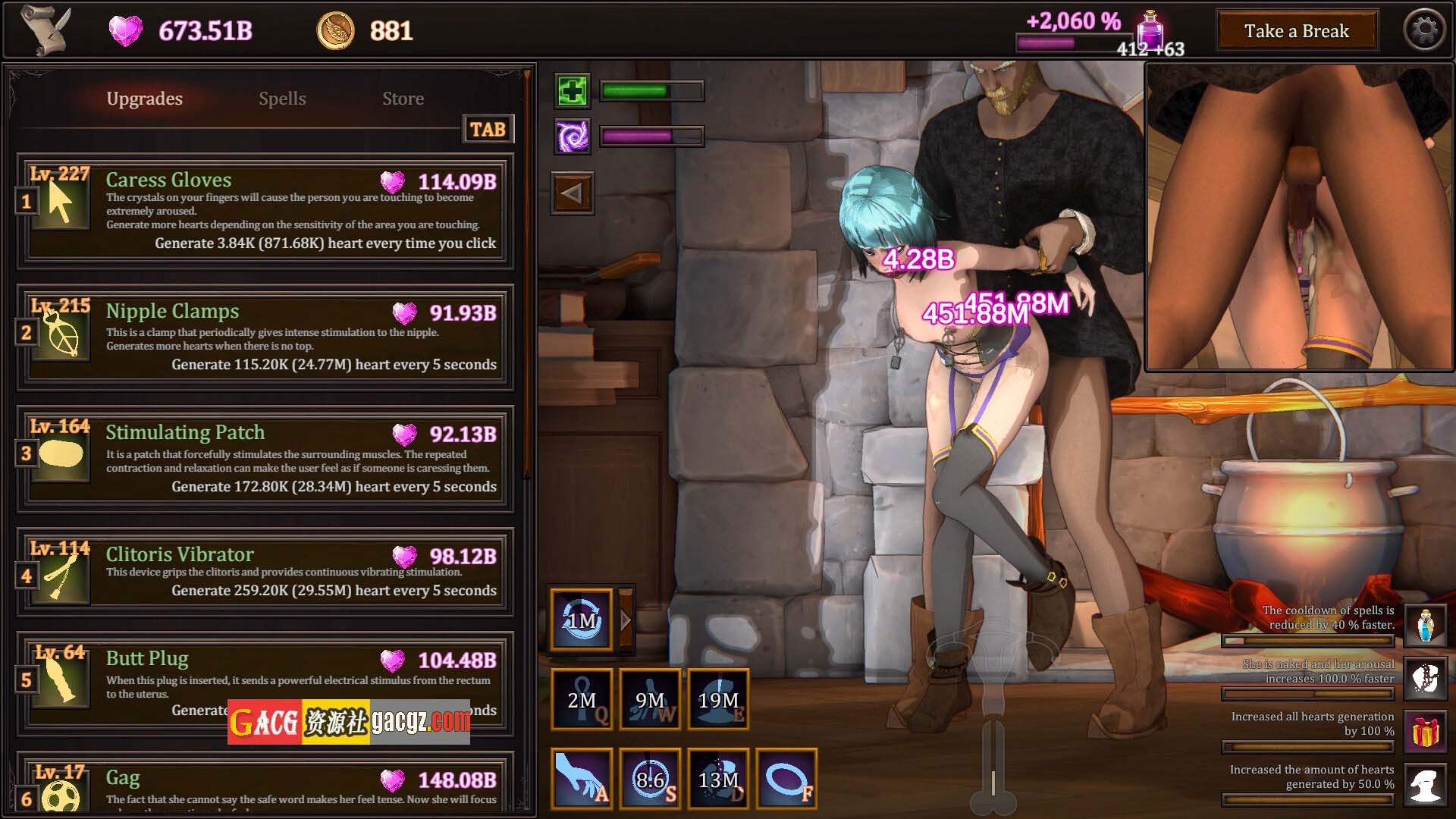
Task: Open the Store tab
Action: [x=403, y=99]
